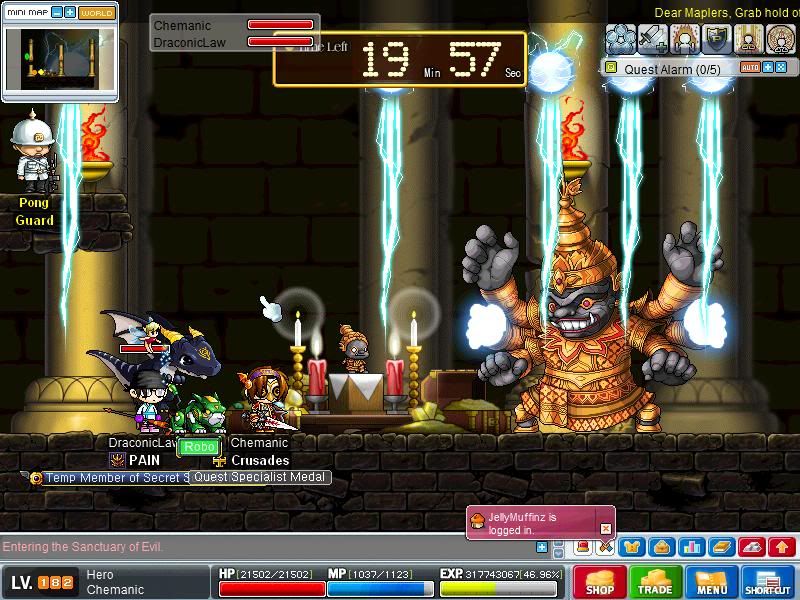
Task: Open the equipment shirt icon
Action: (631, 547)
